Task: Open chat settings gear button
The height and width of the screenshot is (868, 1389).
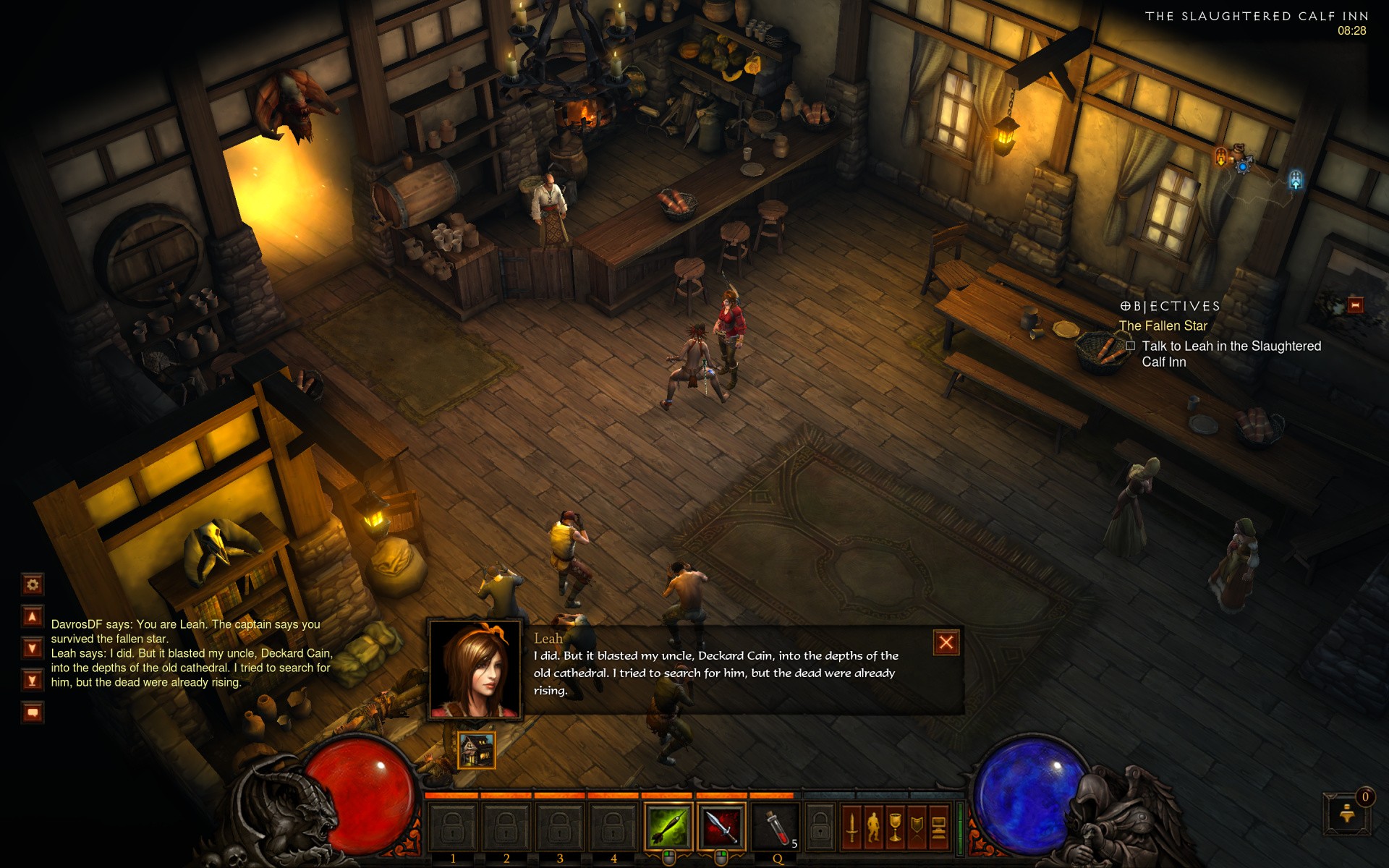Action: [x=33, y=584]
